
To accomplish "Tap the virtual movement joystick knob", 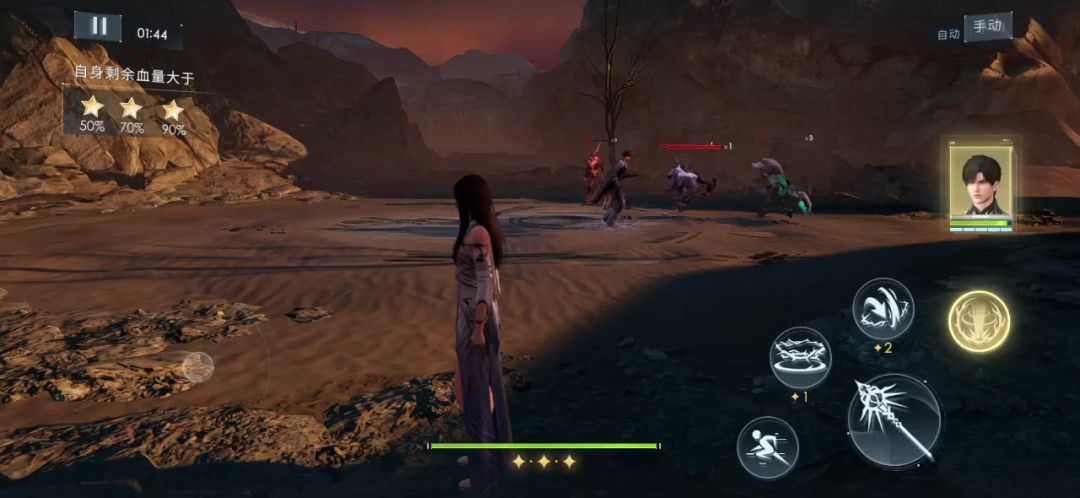I will pos(197,366).
